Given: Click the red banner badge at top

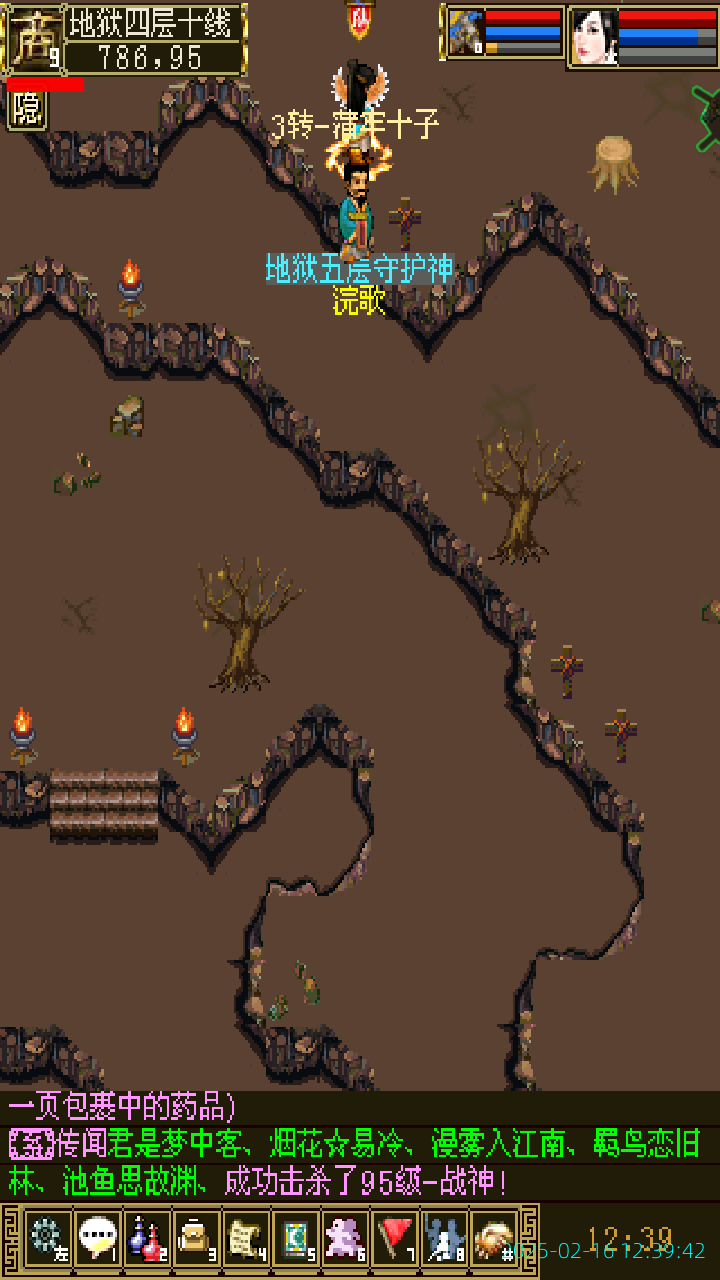Looking at the screenshot, I should [x=359, y=18].
